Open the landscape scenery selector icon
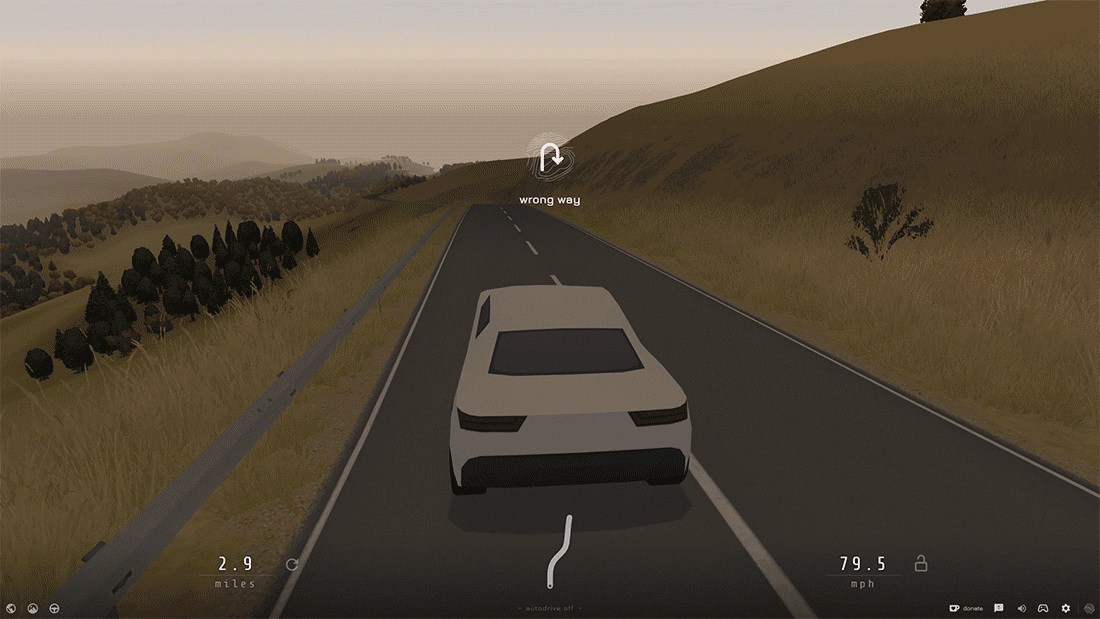This screenshot has width=1100, height=619. pyautogui.click(x=32, y=608)
